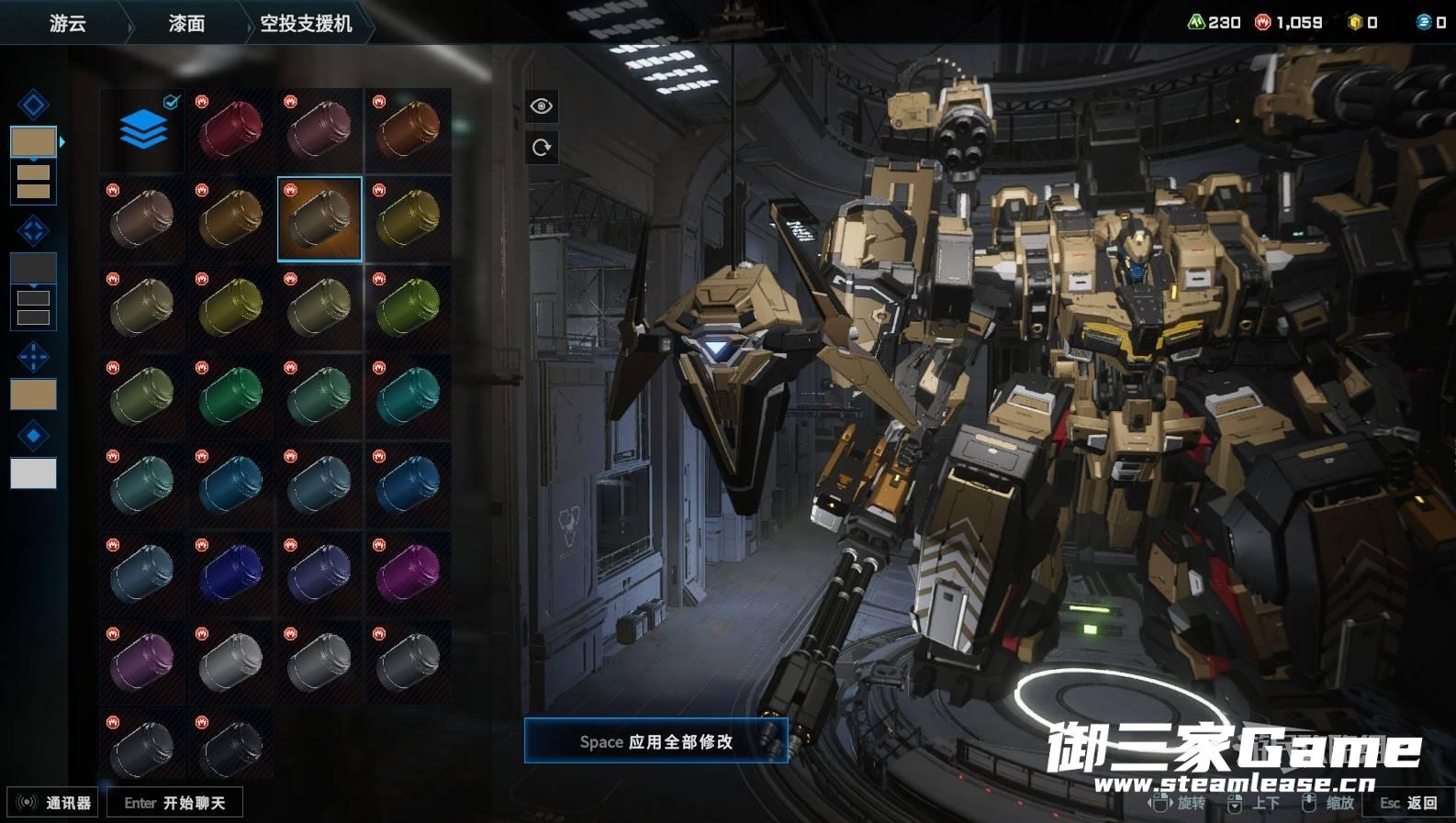1456x823 pixels.
Task: Pick the crimson red paint can
Action: click(x=230, y=129)
